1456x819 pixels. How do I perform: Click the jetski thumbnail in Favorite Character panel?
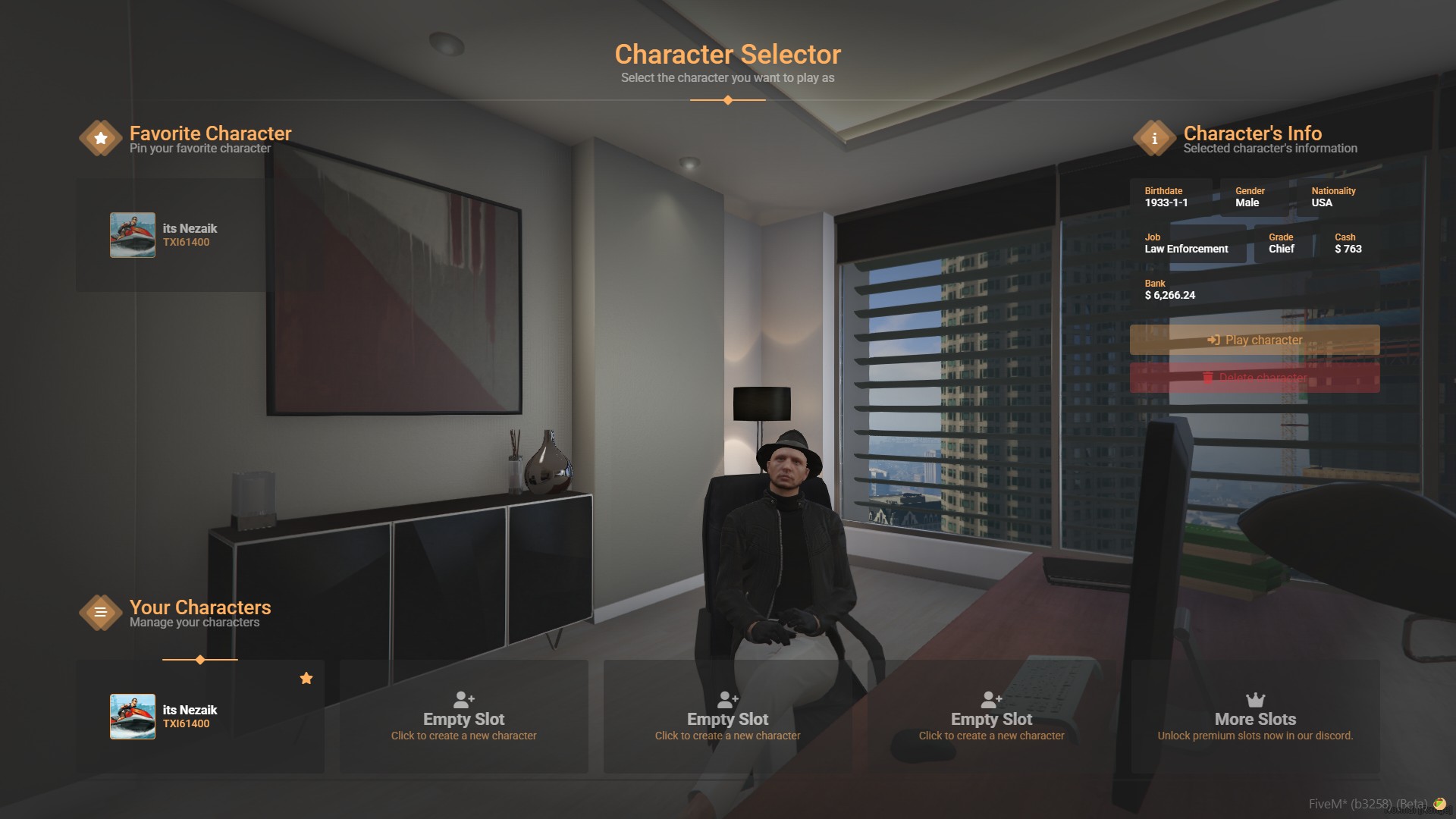click(133, 234)
